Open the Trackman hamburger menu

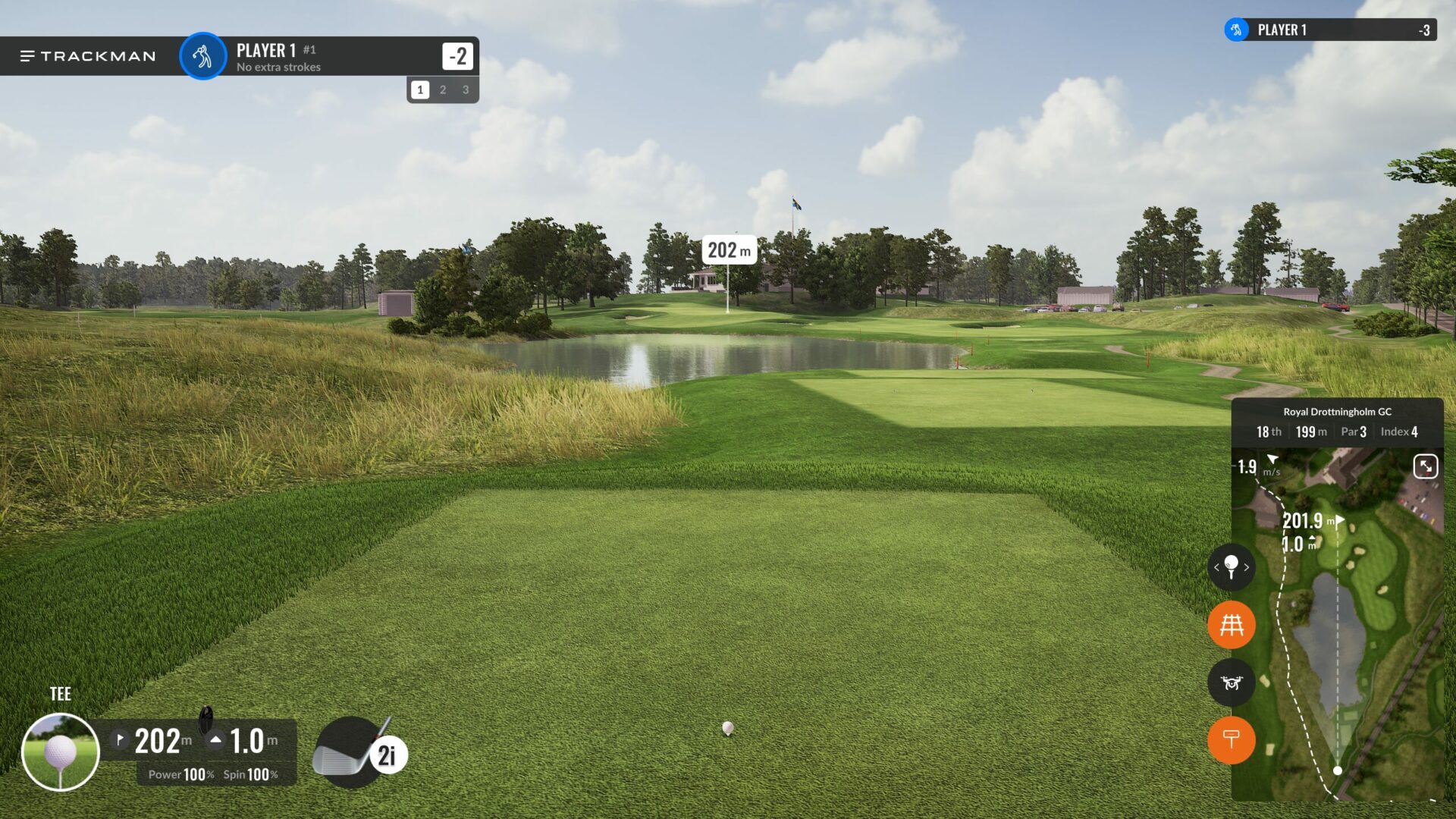click(27, 56)
